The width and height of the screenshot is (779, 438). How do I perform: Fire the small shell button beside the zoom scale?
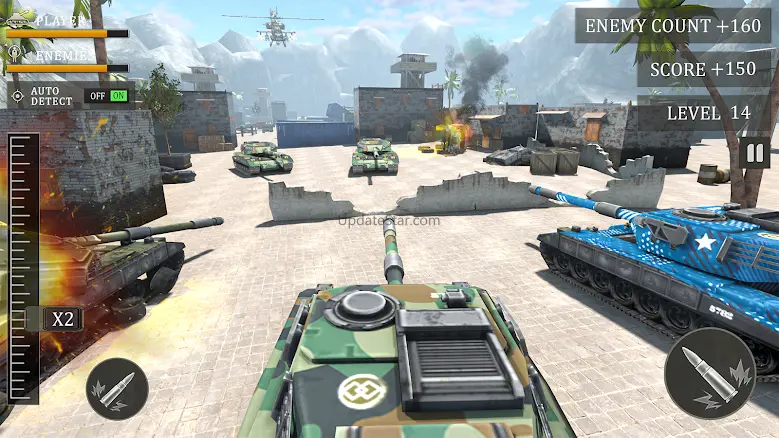[x=117, y=388]
